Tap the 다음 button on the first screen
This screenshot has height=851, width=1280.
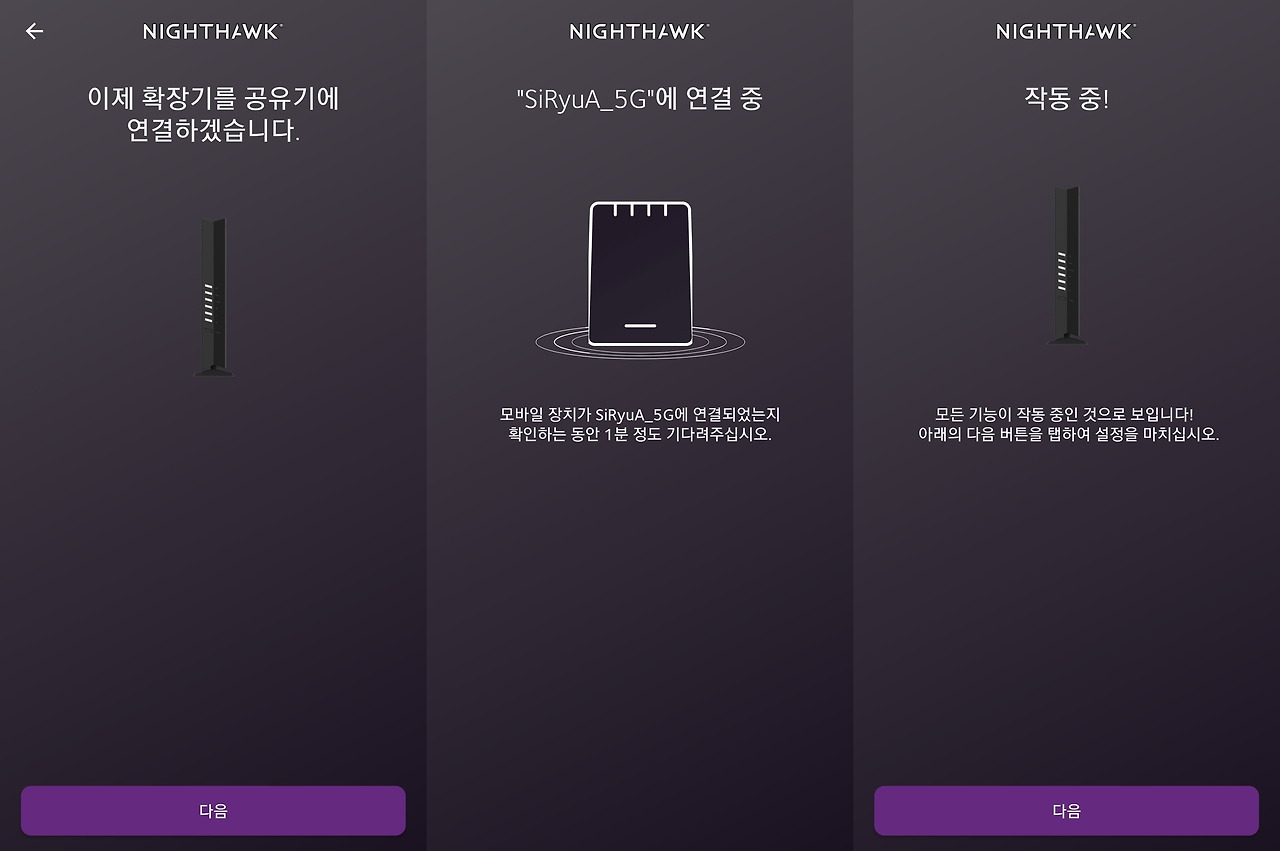[x=213, y=810]
